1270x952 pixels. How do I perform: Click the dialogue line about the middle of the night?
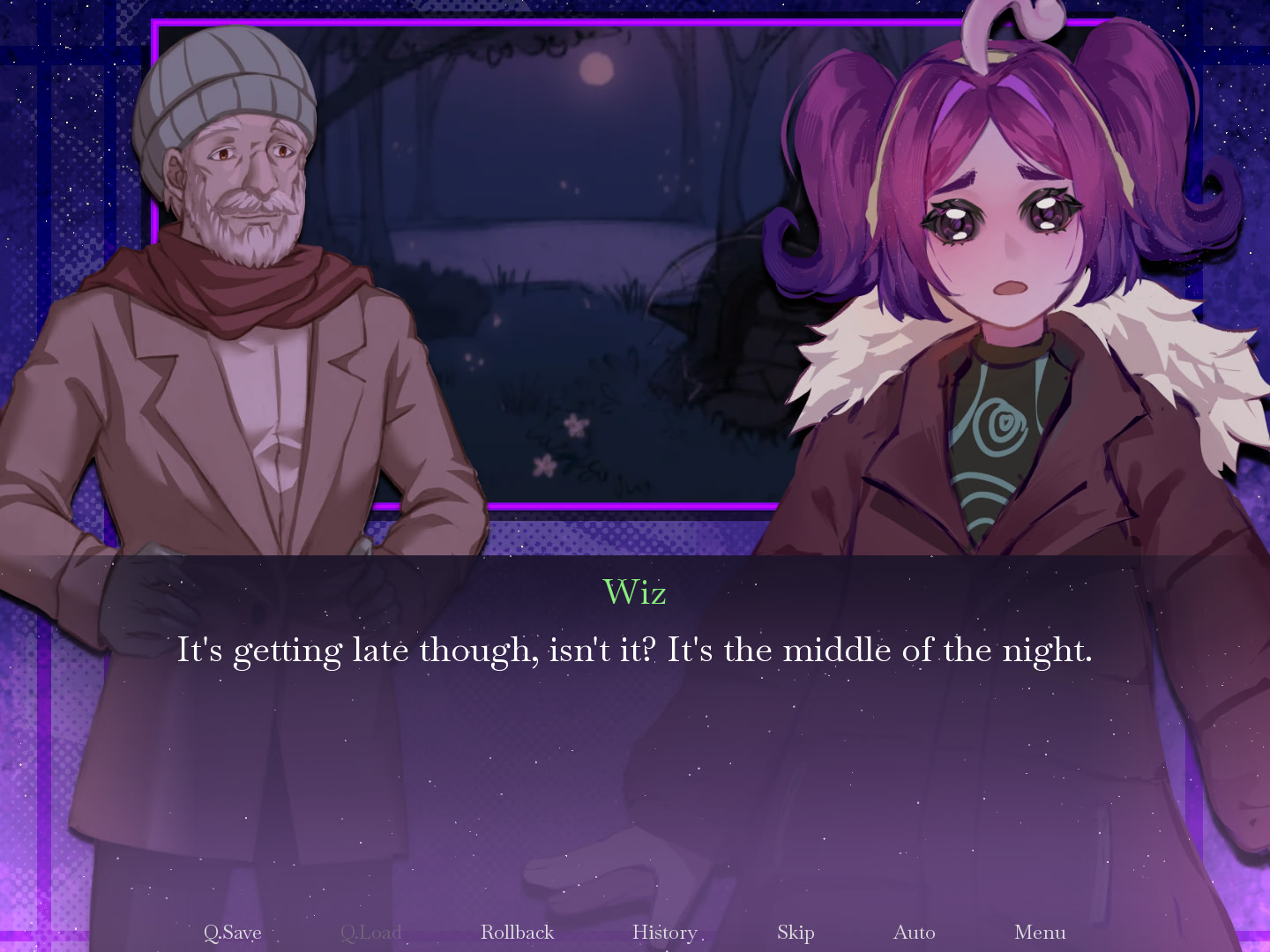point(635,651)
